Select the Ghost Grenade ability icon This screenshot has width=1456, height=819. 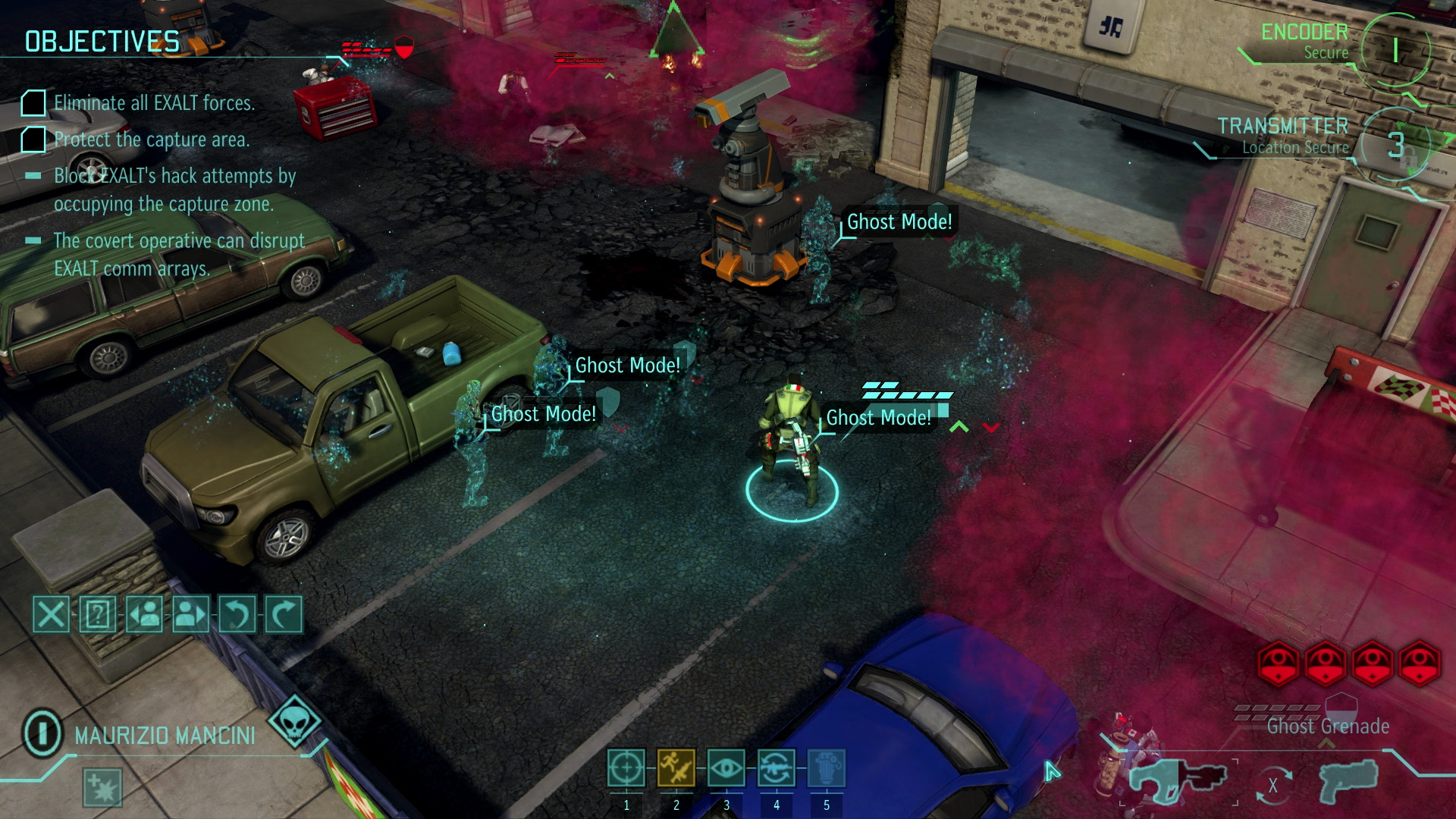827,768
